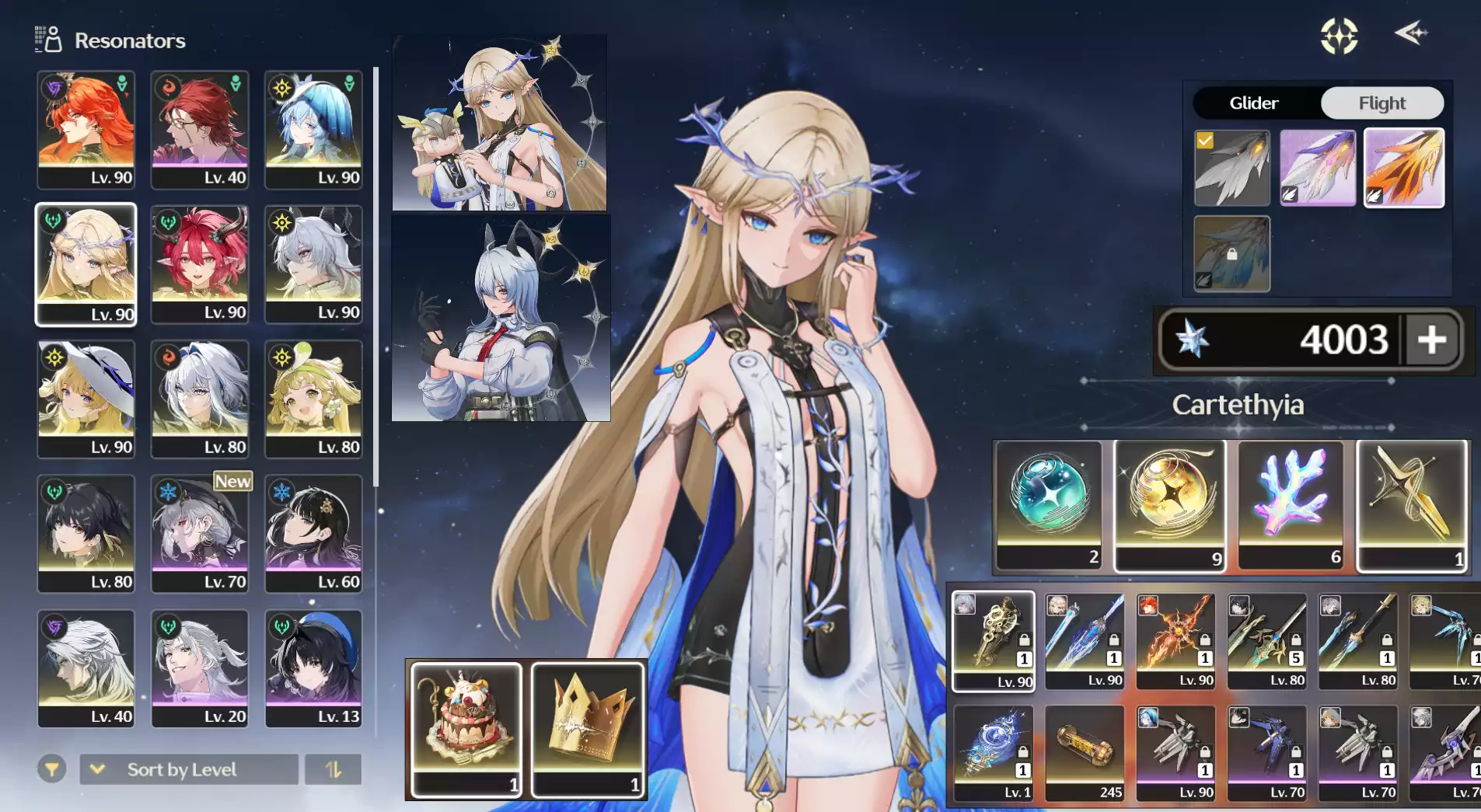Choose the Lv. 13 blue beret resonator
The image size is (1481, 812).
[313, 668]
